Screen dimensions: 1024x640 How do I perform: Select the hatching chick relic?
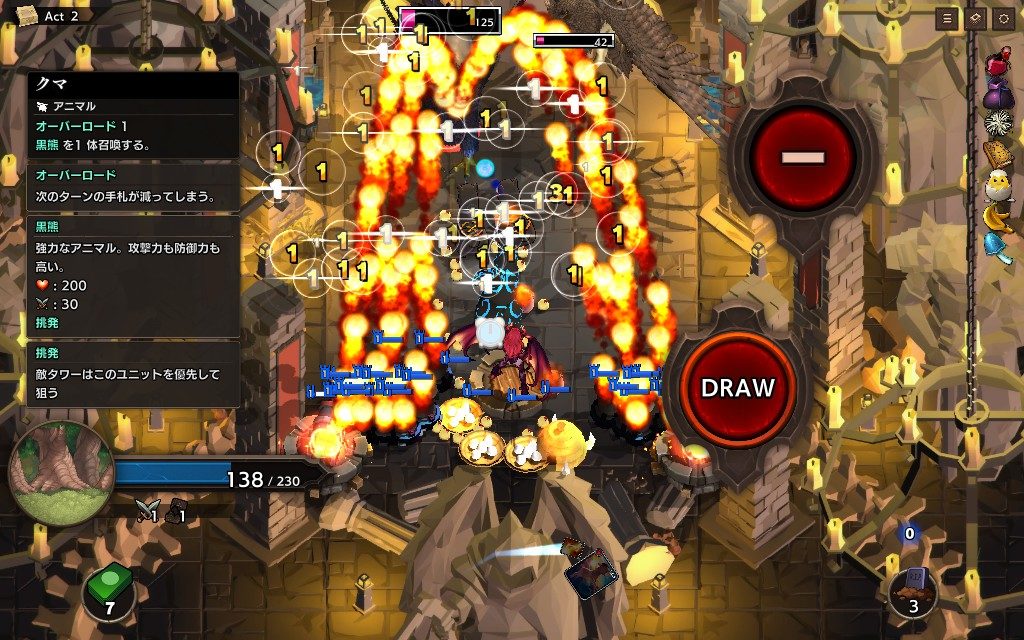(998, 185)
